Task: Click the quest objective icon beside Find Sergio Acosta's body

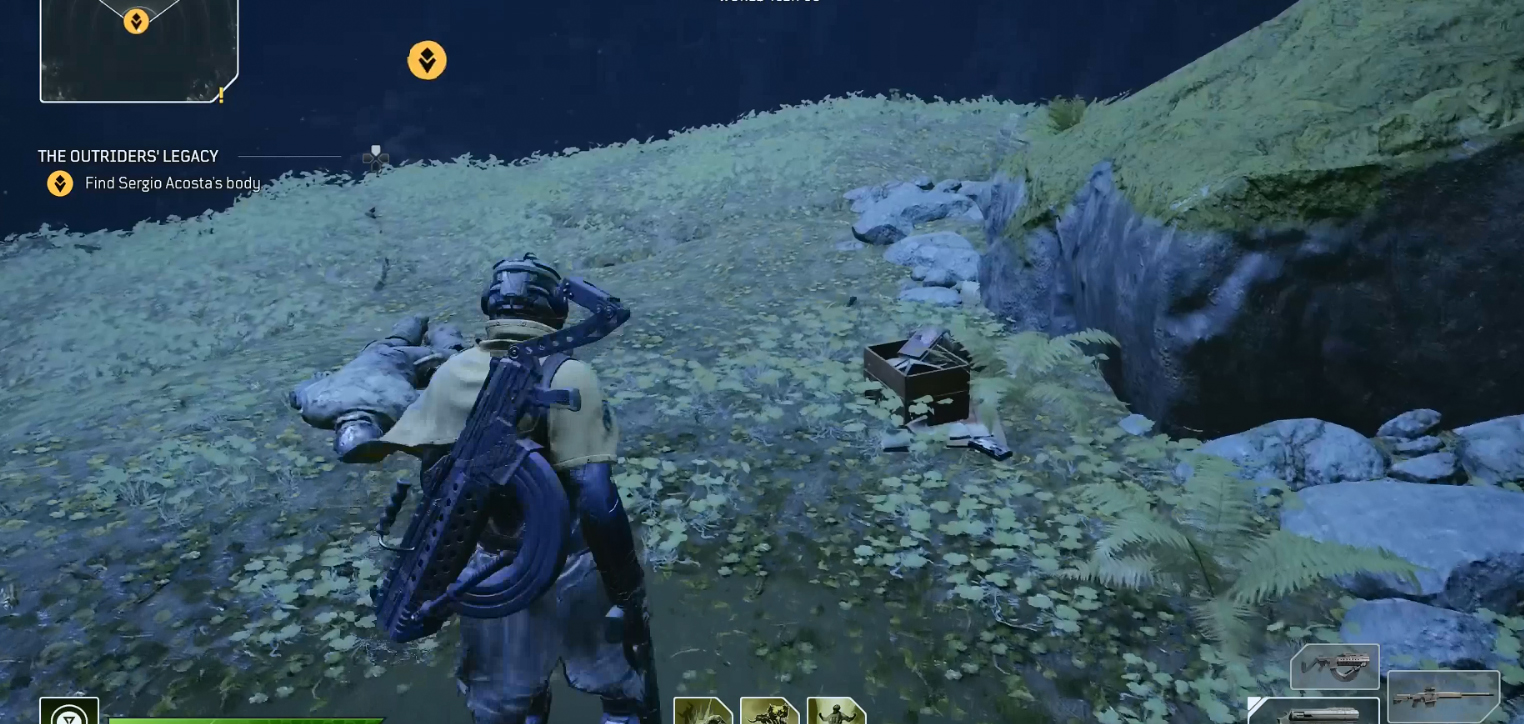Action: point(60,183)
